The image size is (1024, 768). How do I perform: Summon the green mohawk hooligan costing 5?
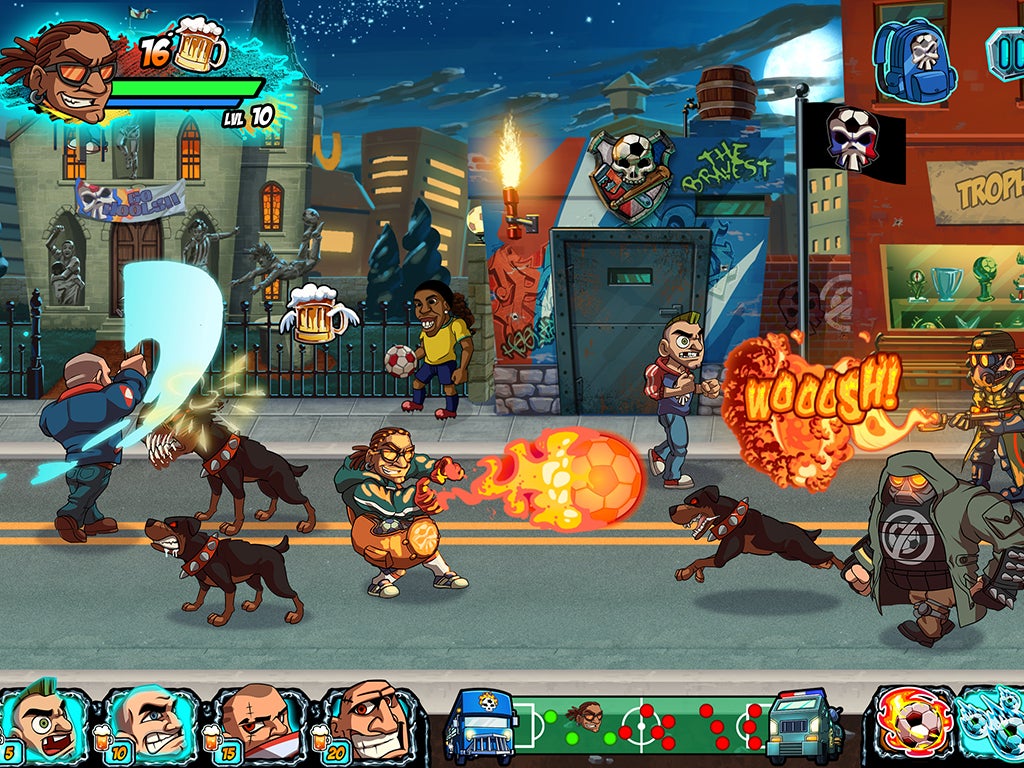pos(44,723)
